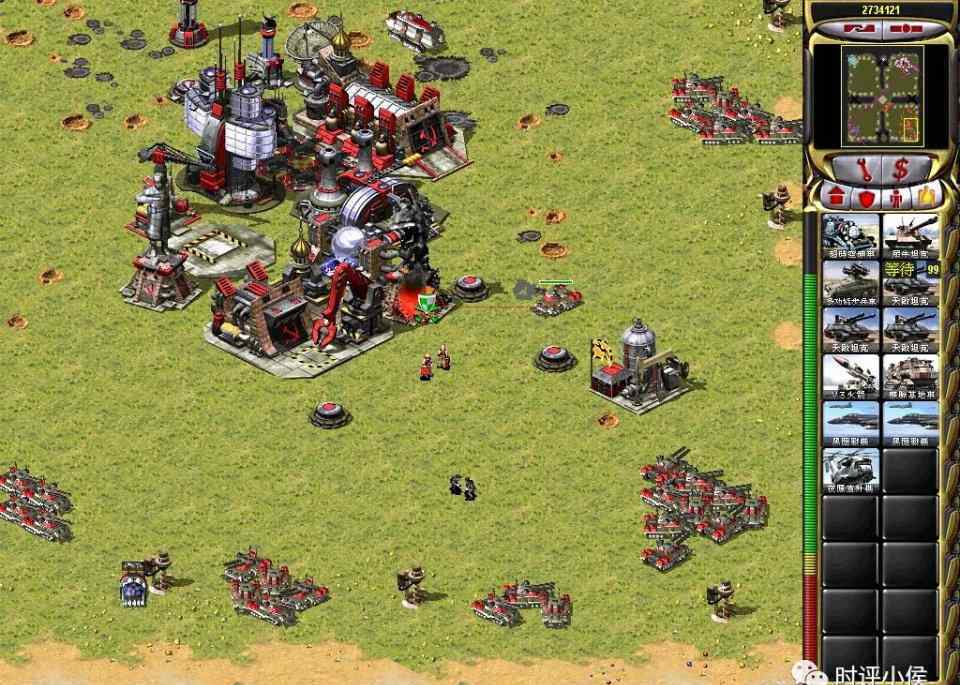
Task: Switch to the defenses tab with shield icon
Action: [865, 197]
